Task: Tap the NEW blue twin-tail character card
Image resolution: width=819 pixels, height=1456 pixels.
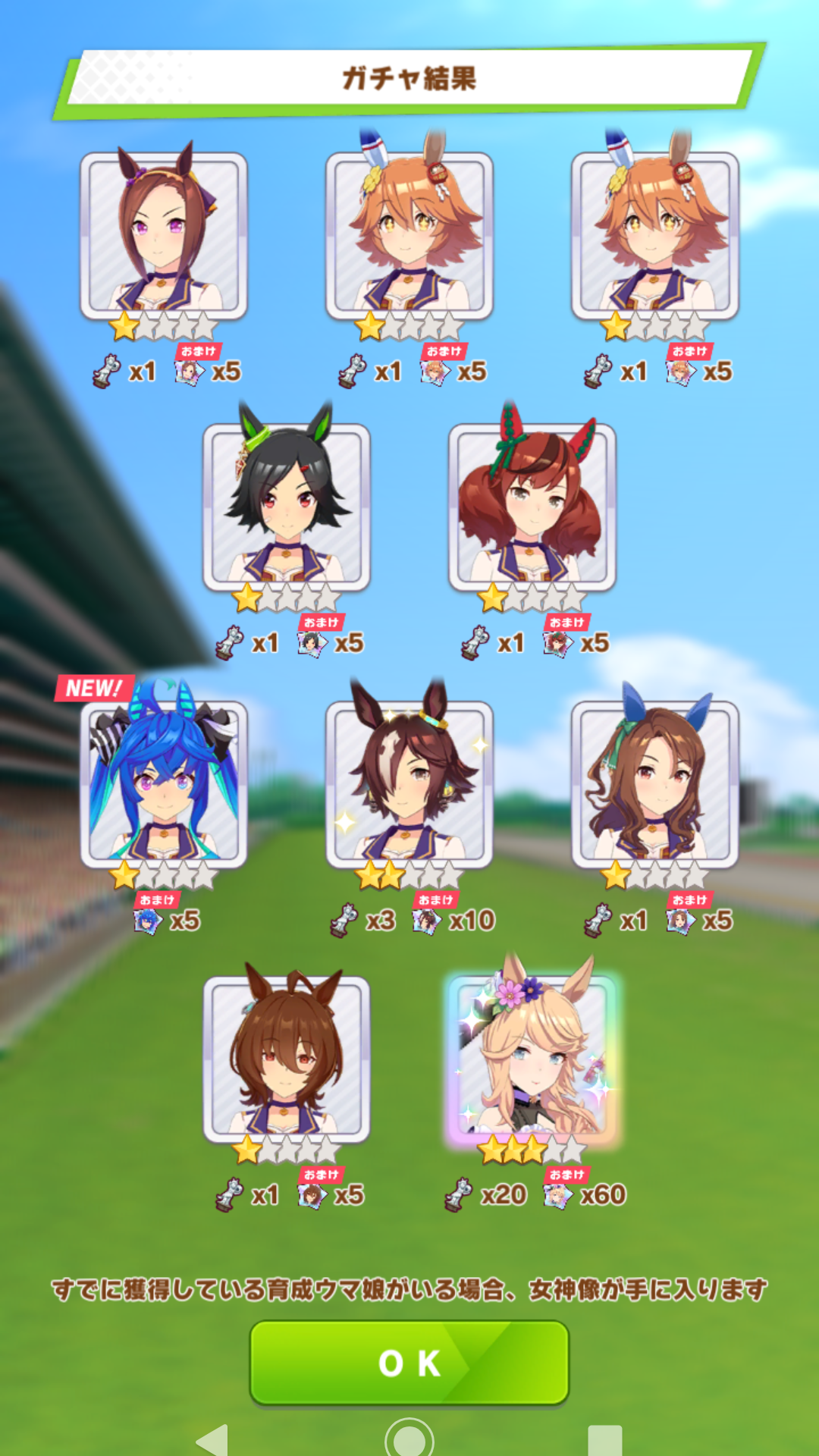Action: tap(164, 783)
